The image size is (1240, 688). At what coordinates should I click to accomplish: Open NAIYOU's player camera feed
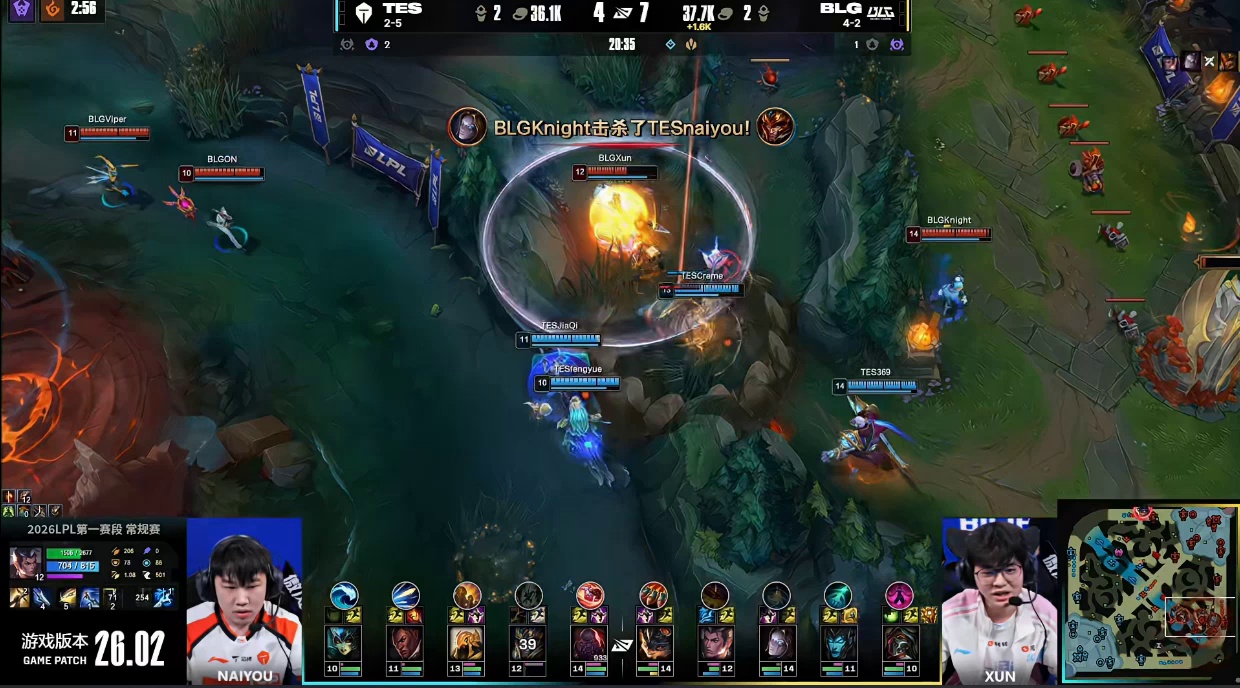244,600
